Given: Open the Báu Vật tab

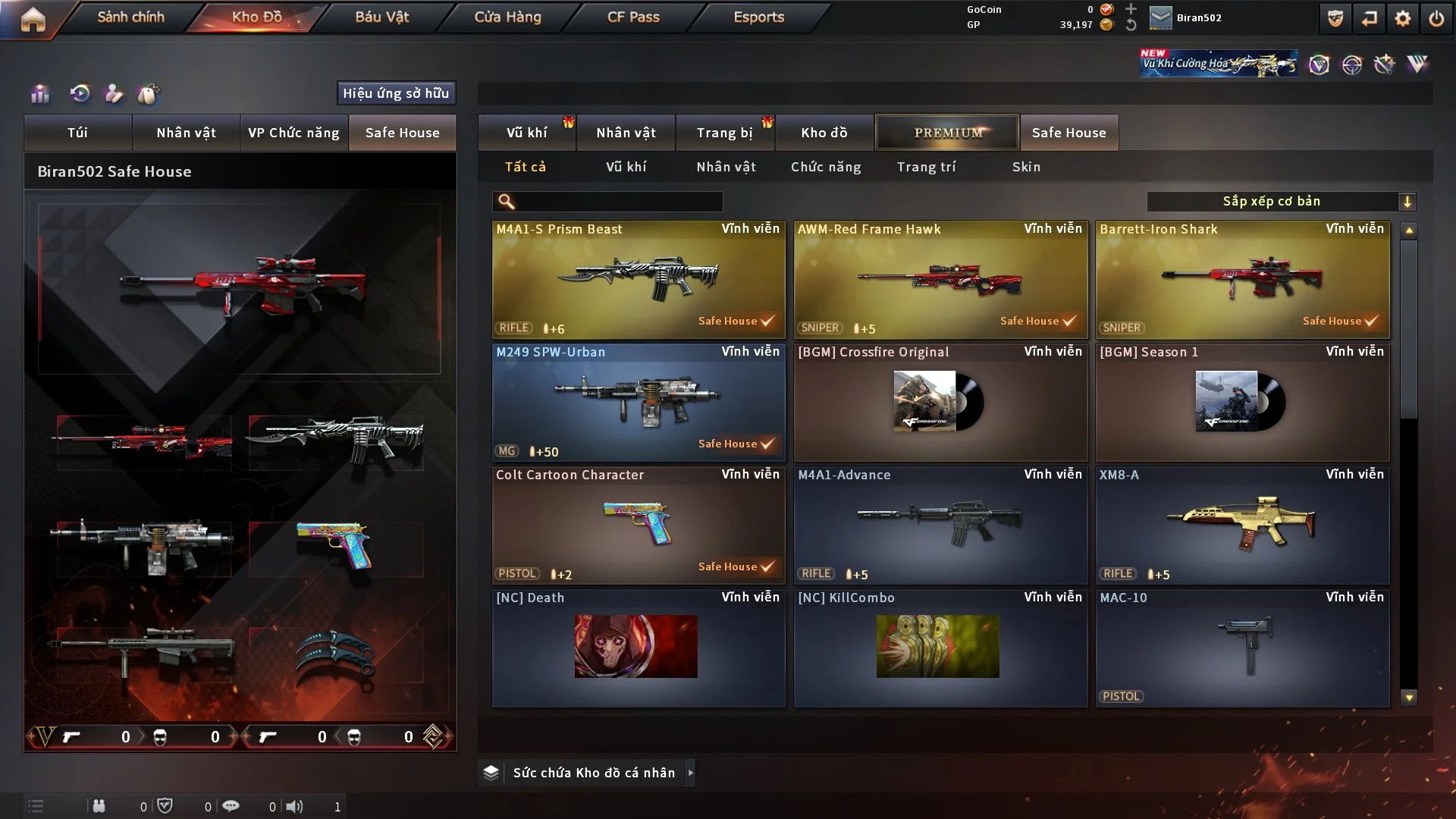Looking at the screenshot, I should 381,17.
